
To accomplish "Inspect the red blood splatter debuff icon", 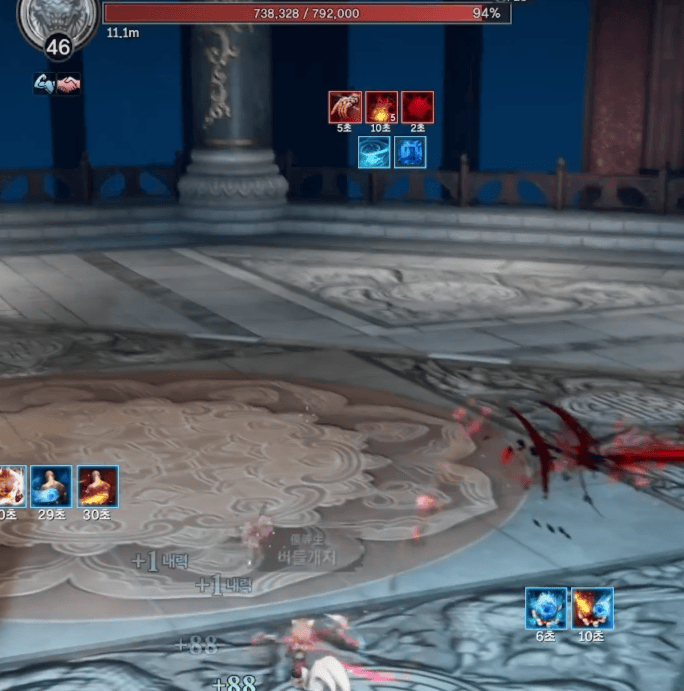I will (417, 107).
